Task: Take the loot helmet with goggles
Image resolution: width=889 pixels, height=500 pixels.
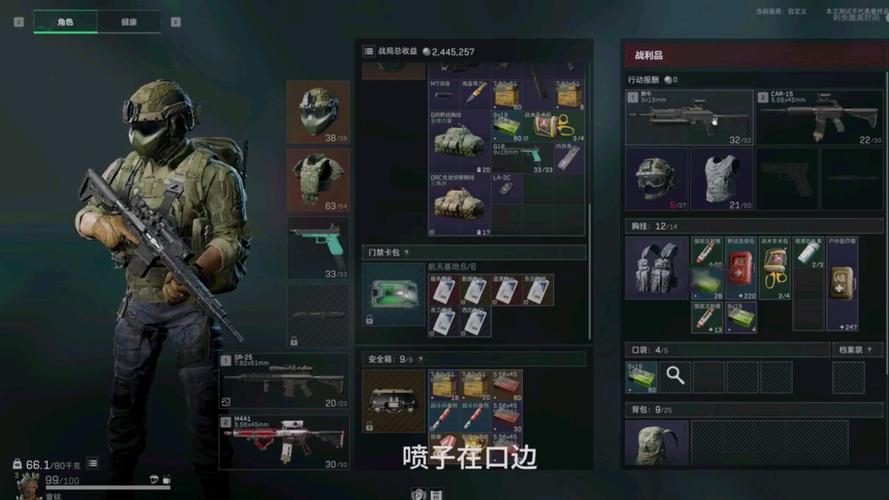Action: 656,179
